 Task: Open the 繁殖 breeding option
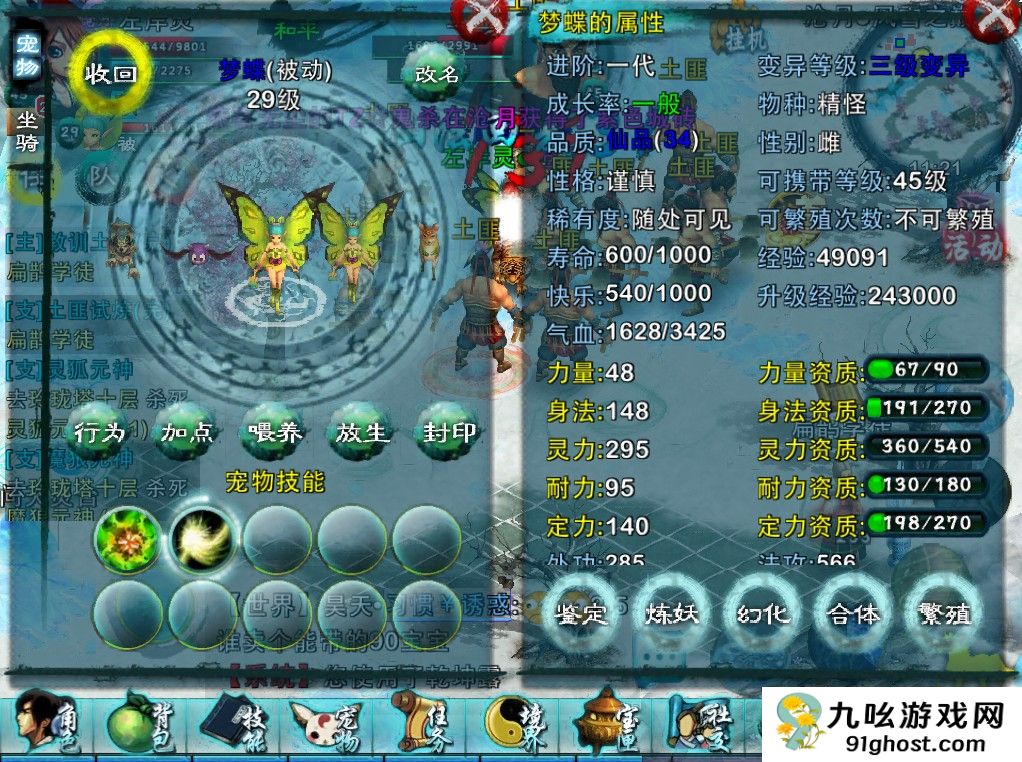(944, 613)
